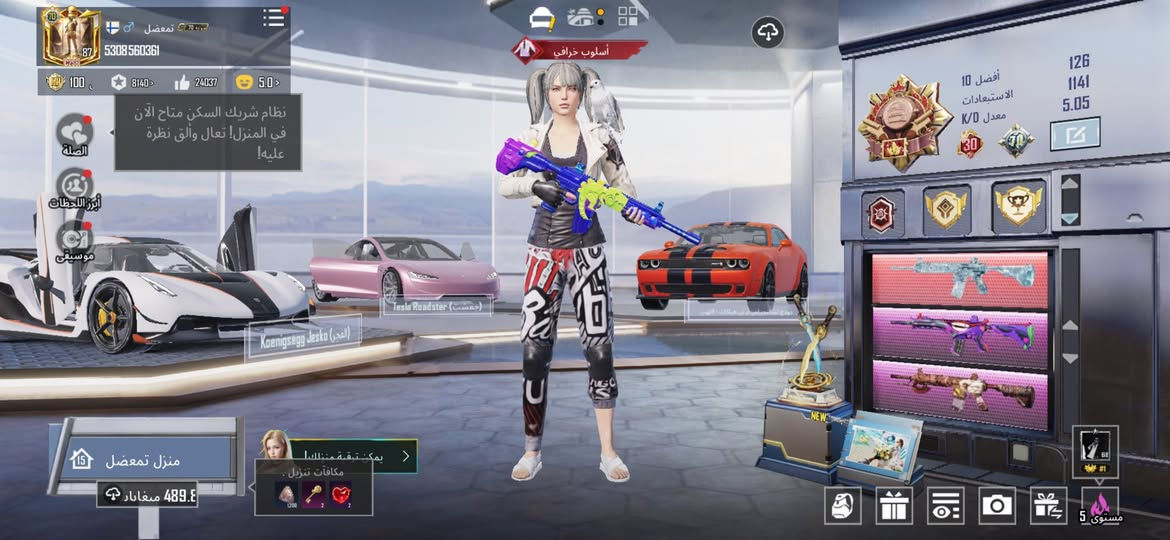Open the backpack inventory button
This screenshot has height=540, width=1170.
click(843, 505)
